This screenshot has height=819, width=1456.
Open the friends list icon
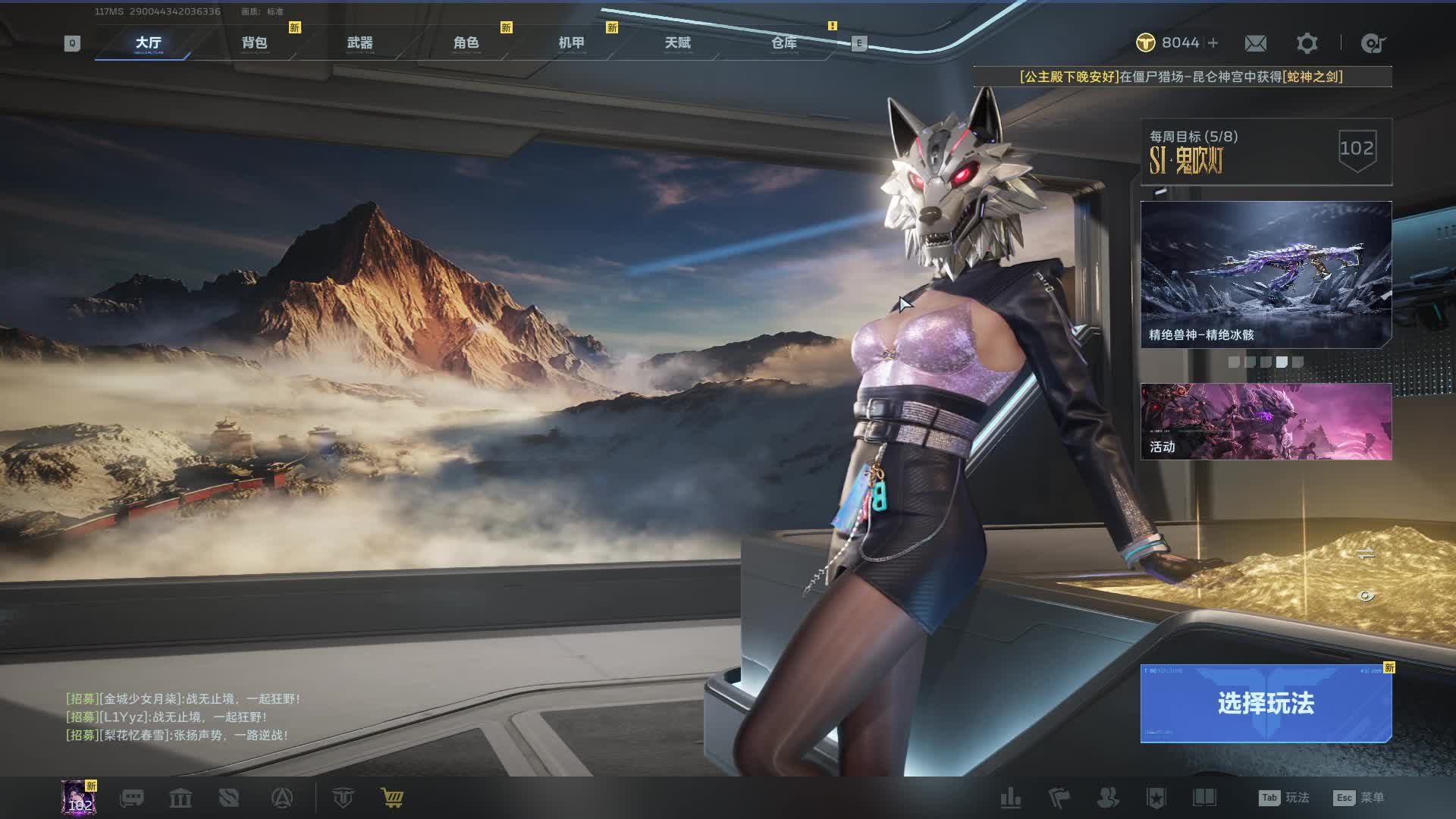(1108, 798)
